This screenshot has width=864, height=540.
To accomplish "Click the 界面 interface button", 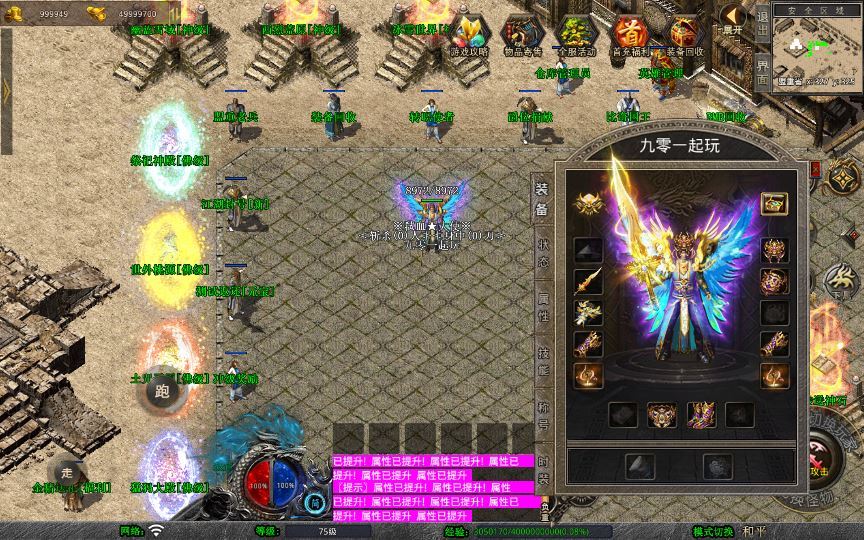I will point(762,68).
